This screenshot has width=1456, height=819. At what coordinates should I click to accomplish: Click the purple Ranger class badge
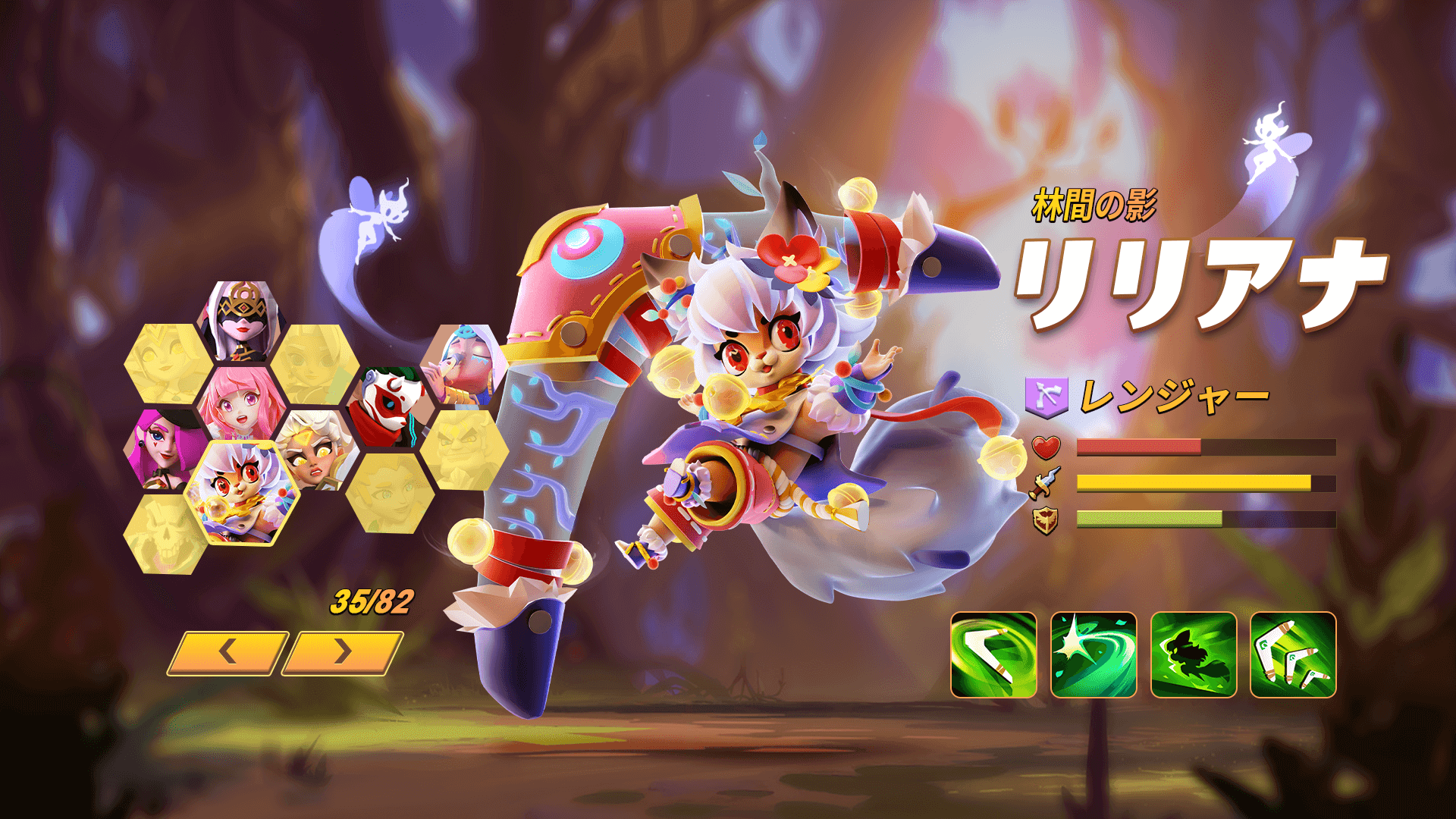pyautogui.click(x=1046, y=396)
